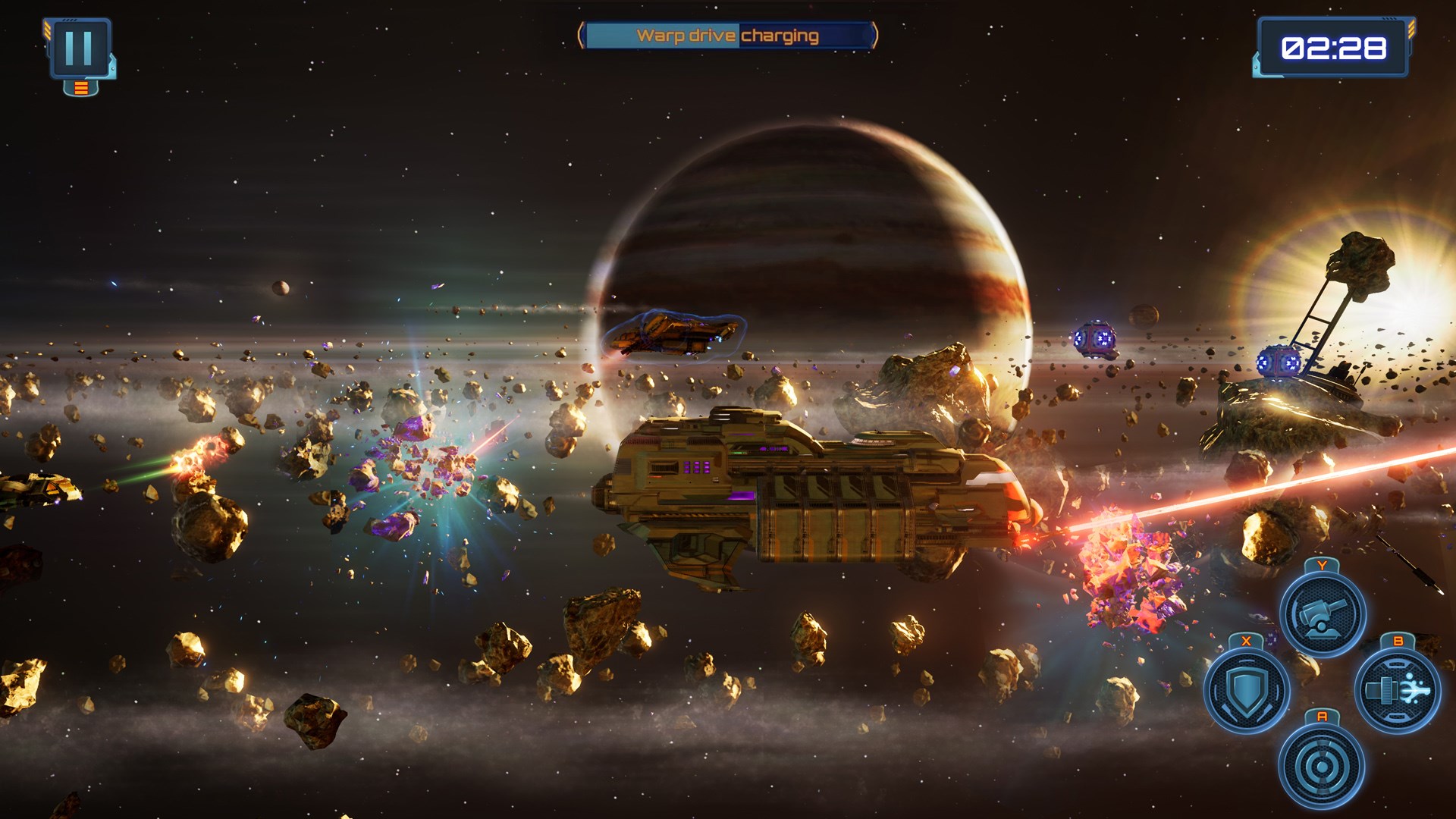Activate the cannon turret ability
The width and height of the screenshot is (1456, 819).
pyautogui.click(x=1322, y=613)
